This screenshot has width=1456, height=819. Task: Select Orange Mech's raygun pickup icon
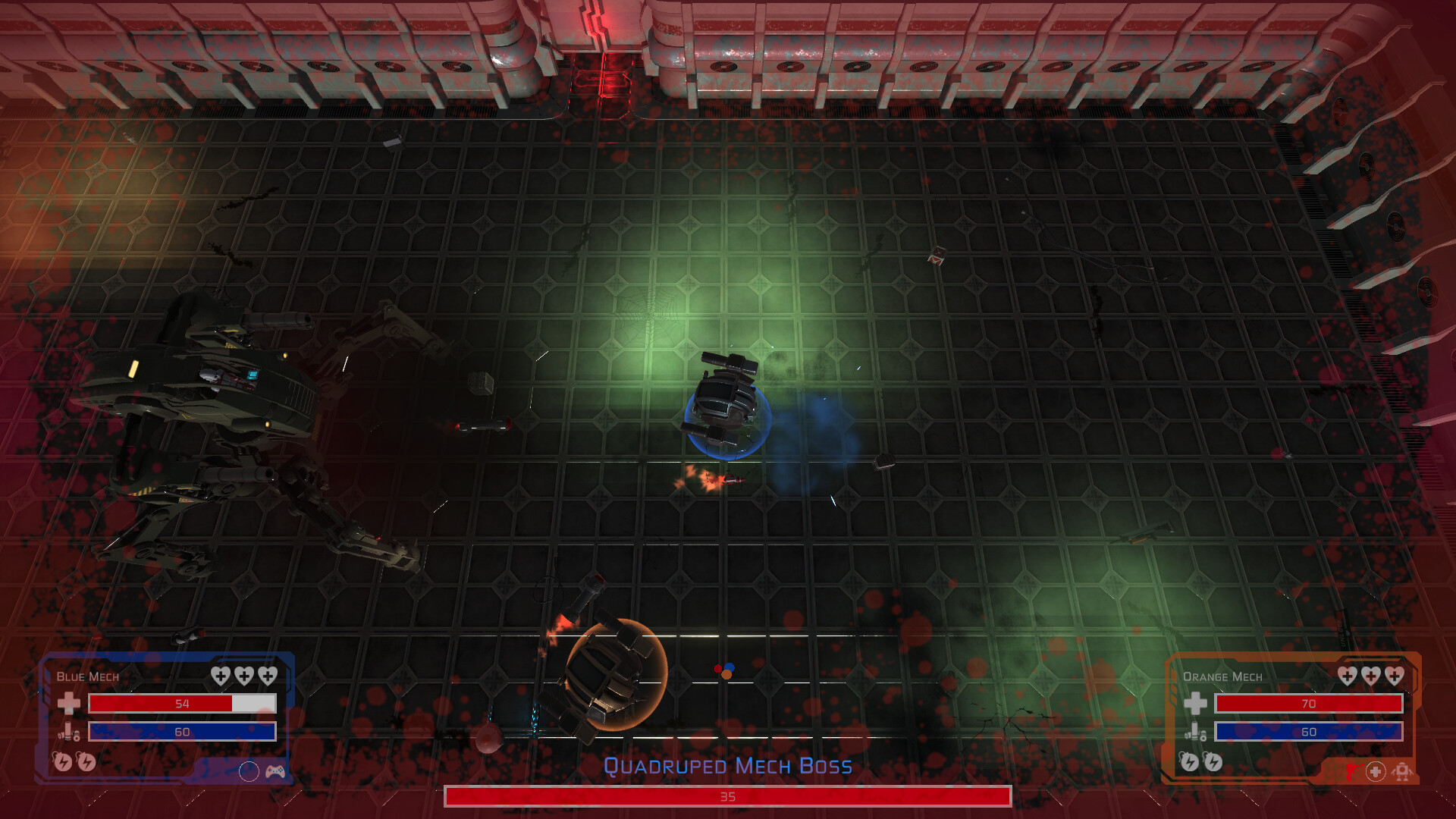(1354, 772)
